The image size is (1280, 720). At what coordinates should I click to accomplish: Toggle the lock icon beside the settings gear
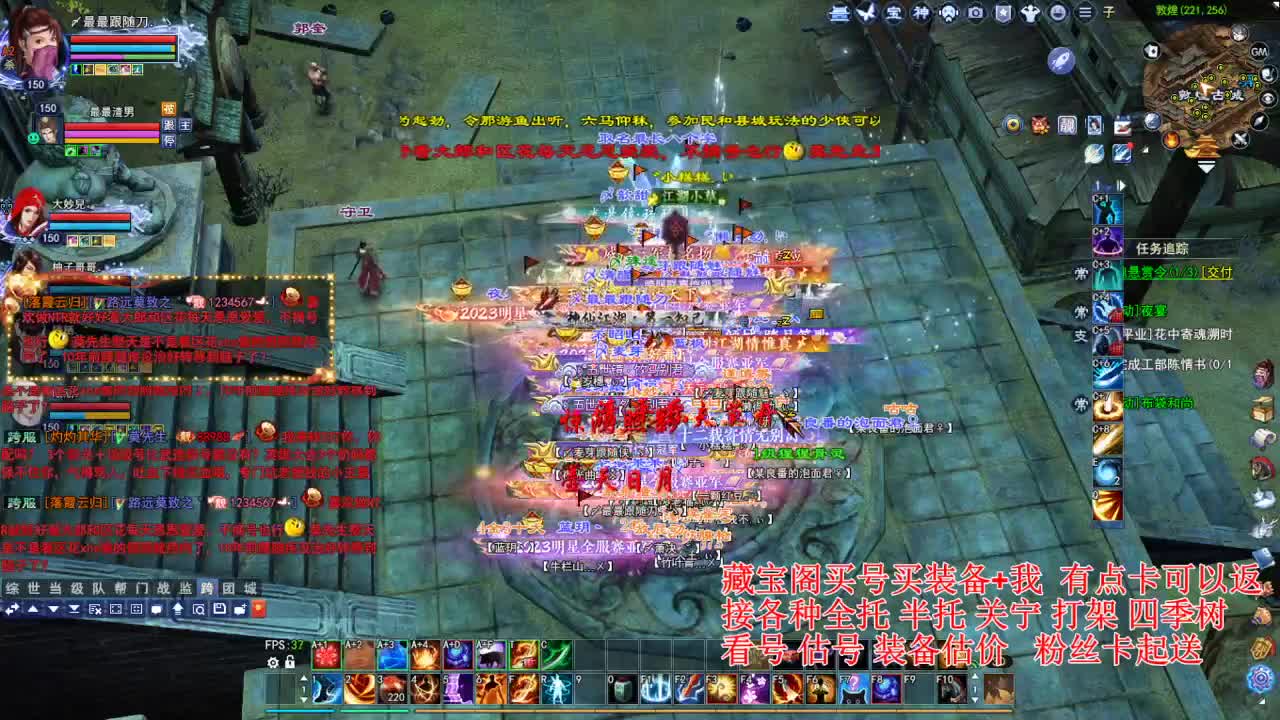tap(290, 663)
